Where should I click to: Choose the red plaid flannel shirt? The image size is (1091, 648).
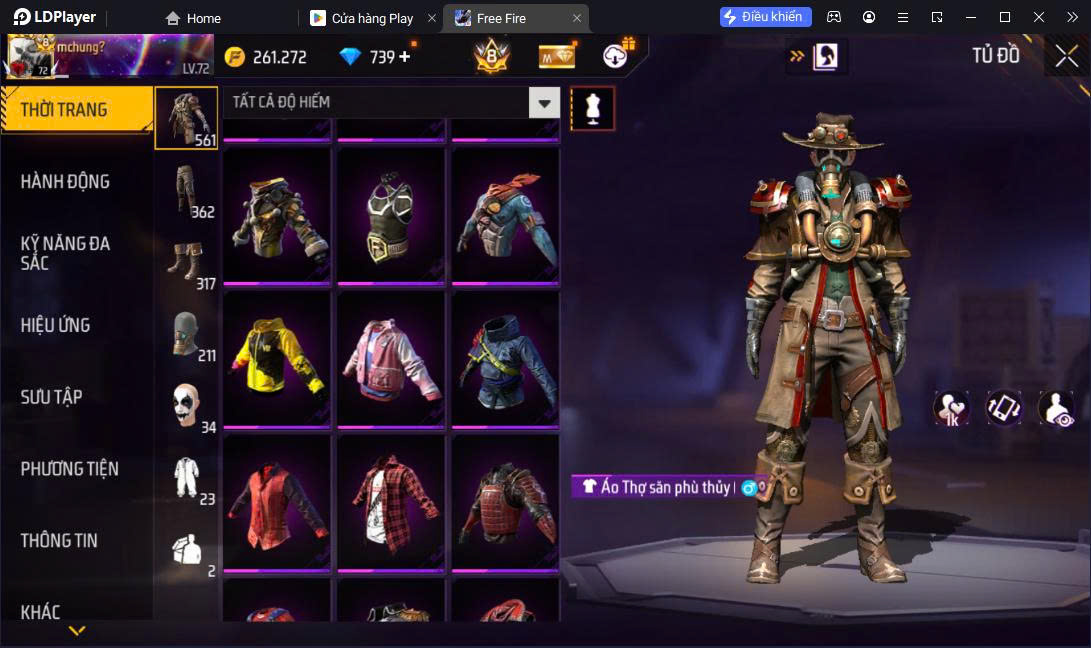(x=391, y=502)
